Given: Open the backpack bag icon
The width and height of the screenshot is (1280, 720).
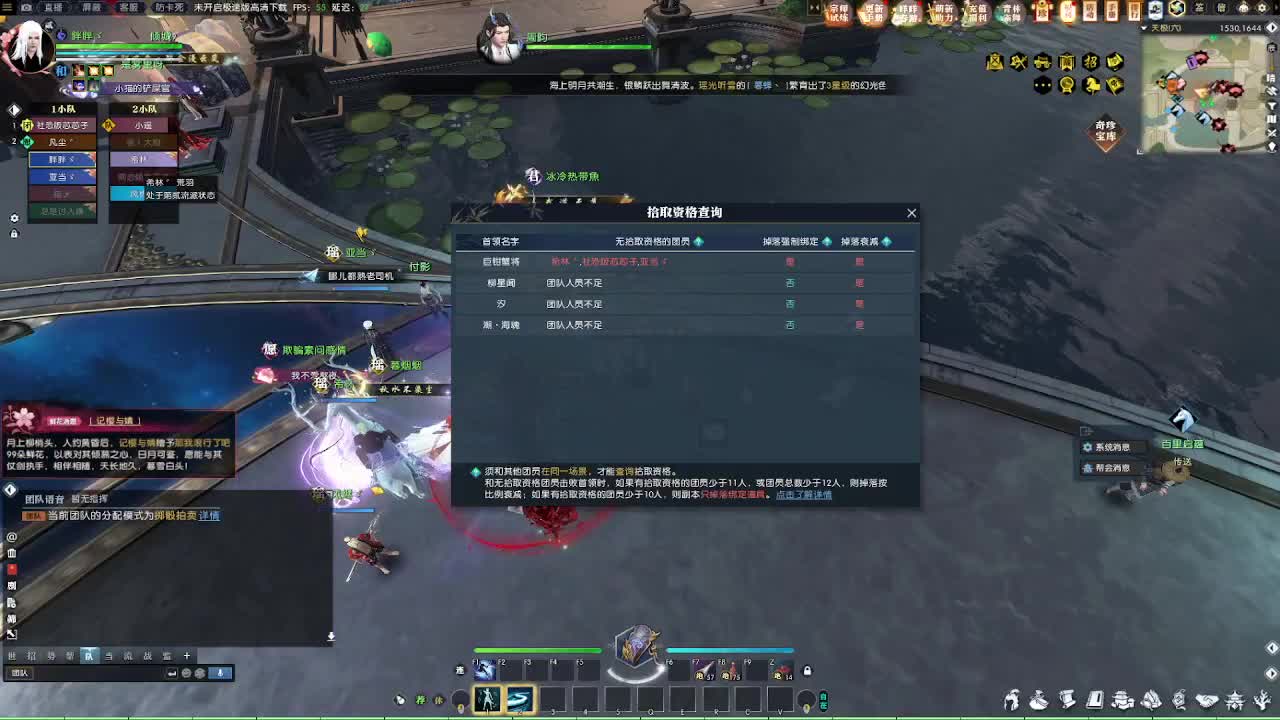Looking at the screenshot, I should click(1037, 700).
